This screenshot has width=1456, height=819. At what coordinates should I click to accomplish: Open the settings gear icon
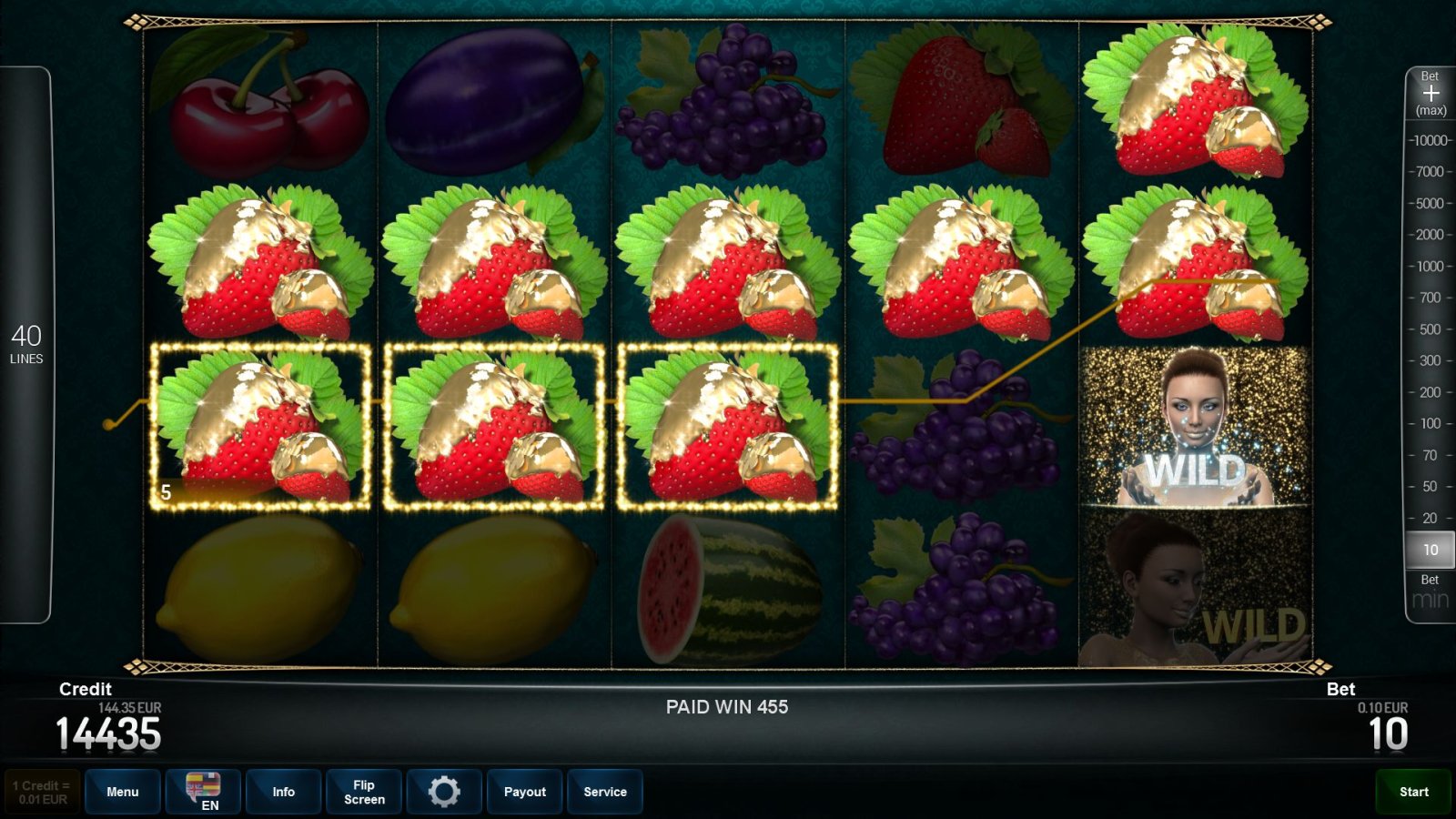(444, 792)
